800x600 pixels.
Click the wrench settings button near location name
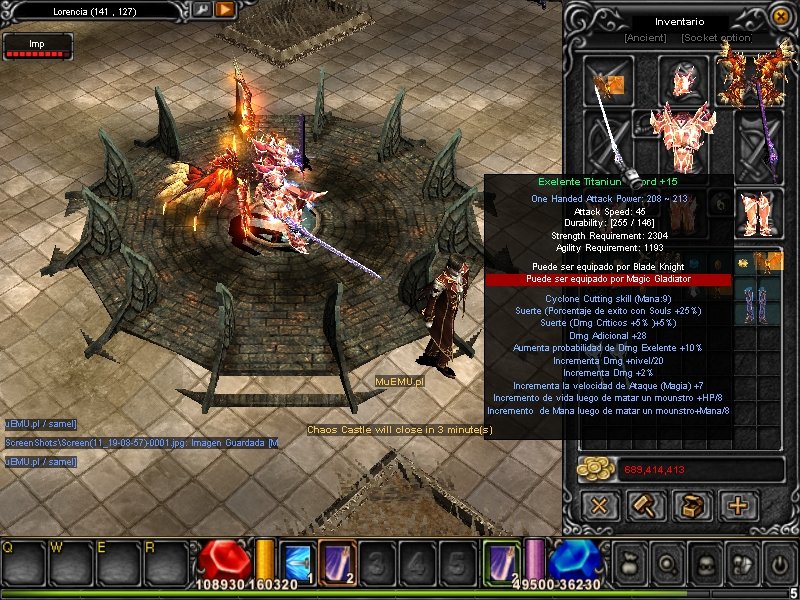point(203,9)
